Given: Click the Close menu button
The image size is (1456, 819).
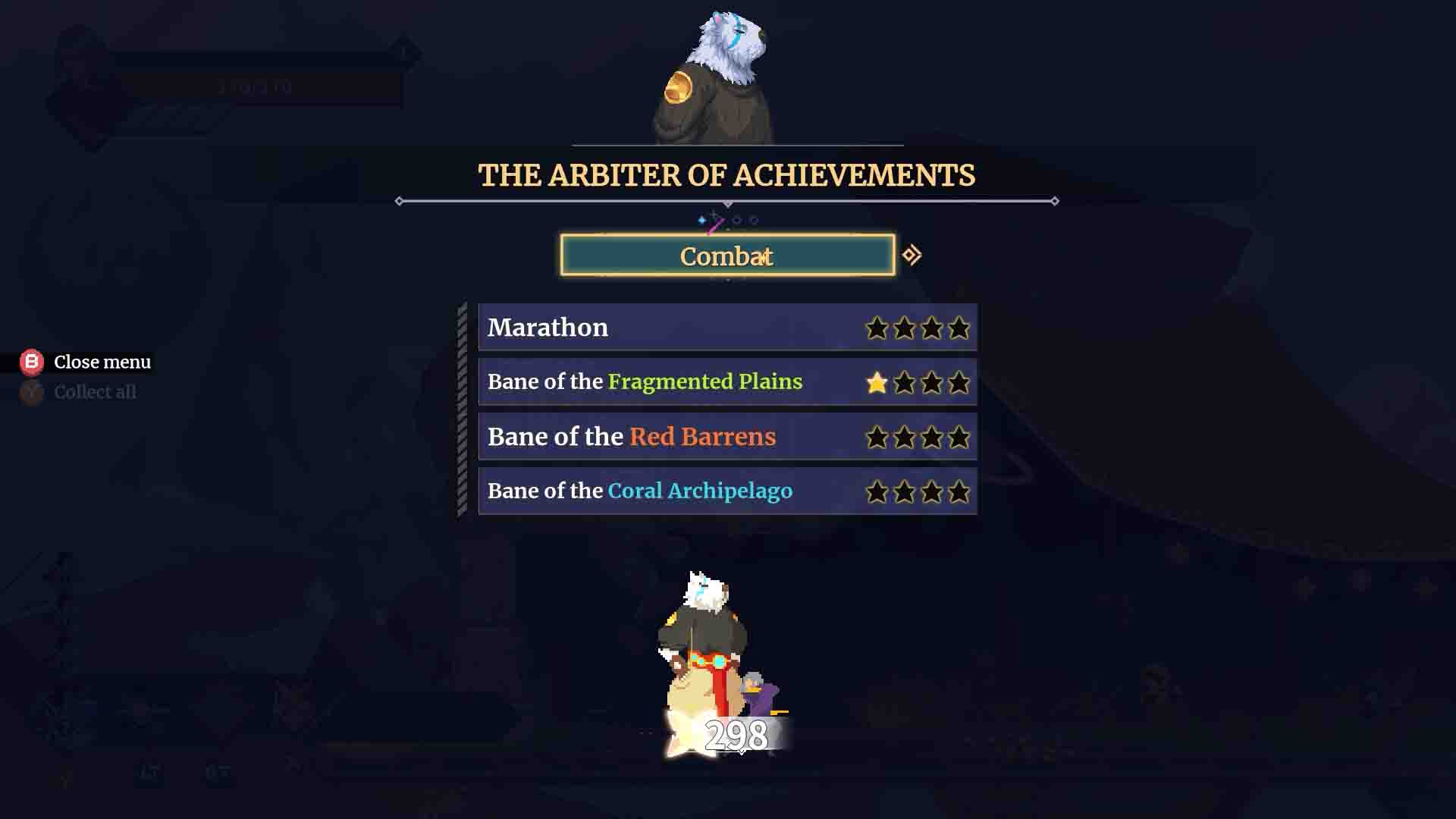Looking at the screenshot, I should 102,362.
